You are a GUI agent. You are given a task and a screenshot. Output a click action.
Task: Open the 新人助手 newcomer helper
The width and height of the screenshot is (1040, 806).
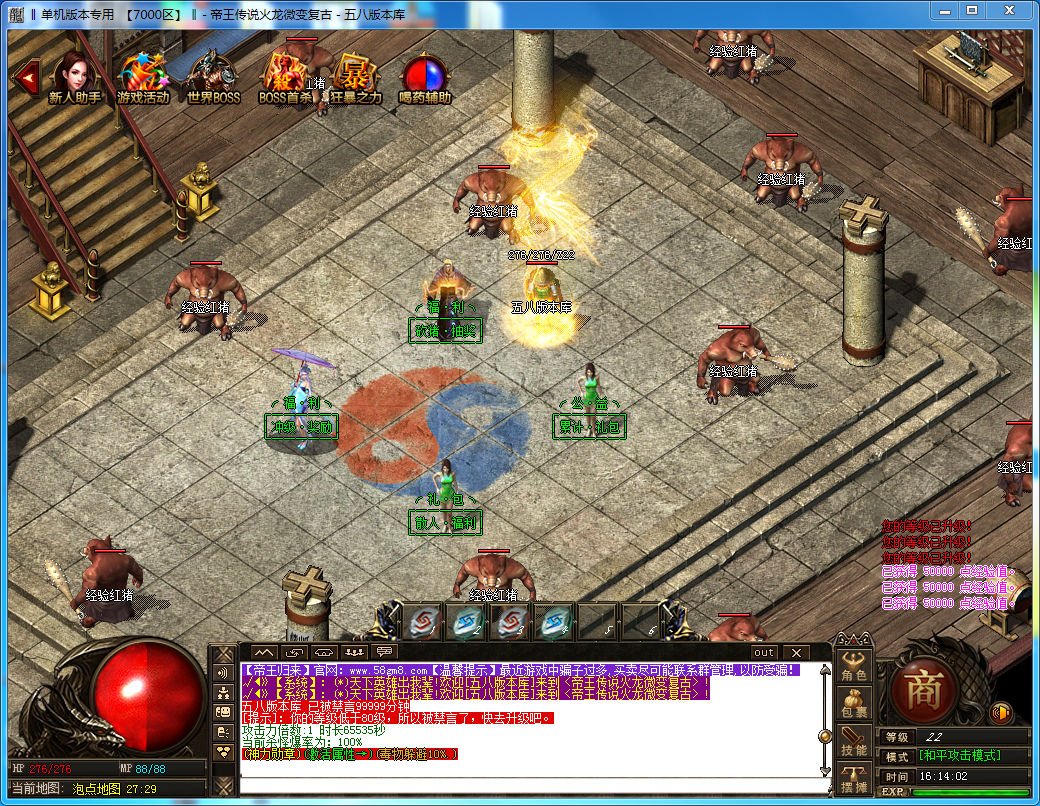coord(75,76)
